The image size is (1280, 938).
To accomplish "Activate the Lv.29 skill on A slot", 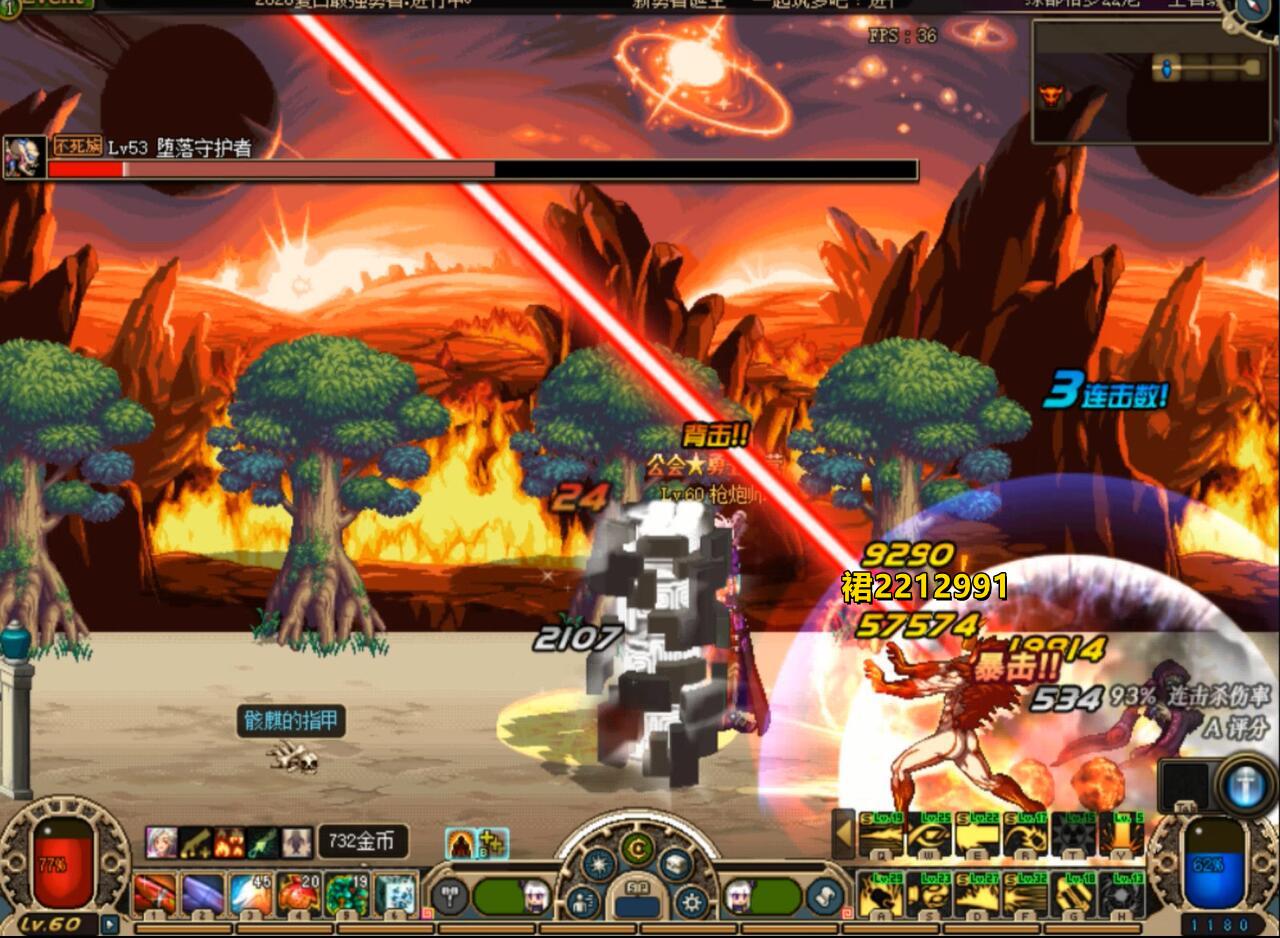I will 881,894.
